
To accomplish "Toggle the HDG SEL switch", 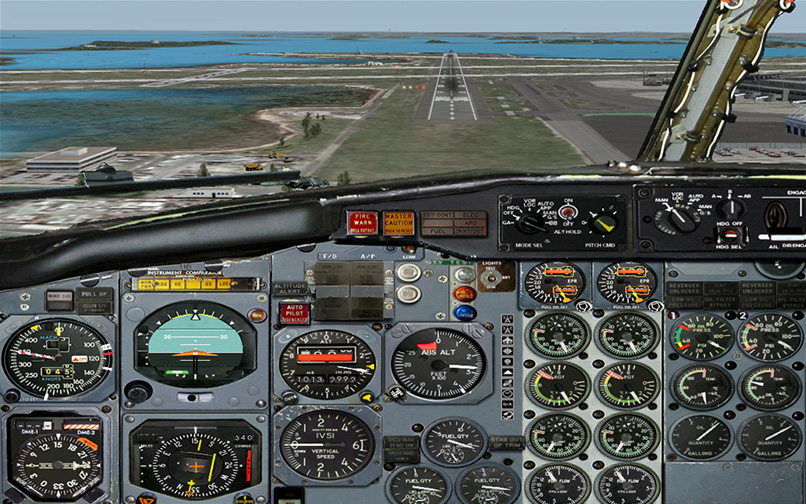I will click(x=730, y=234).
